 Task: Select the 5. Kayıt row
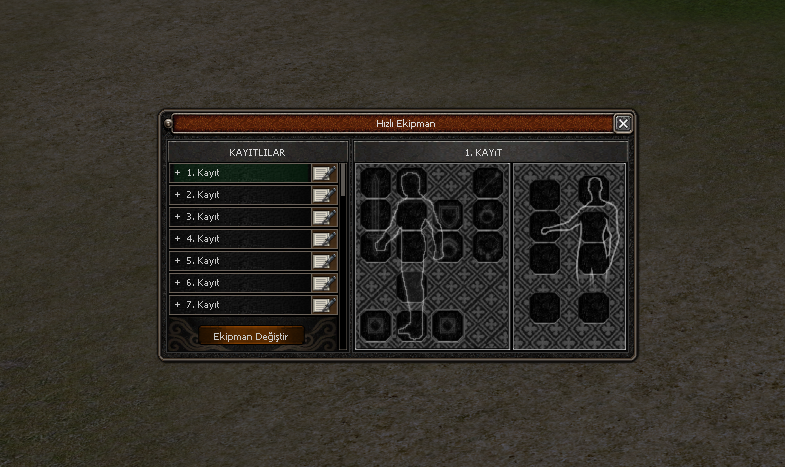pos(240,261)
